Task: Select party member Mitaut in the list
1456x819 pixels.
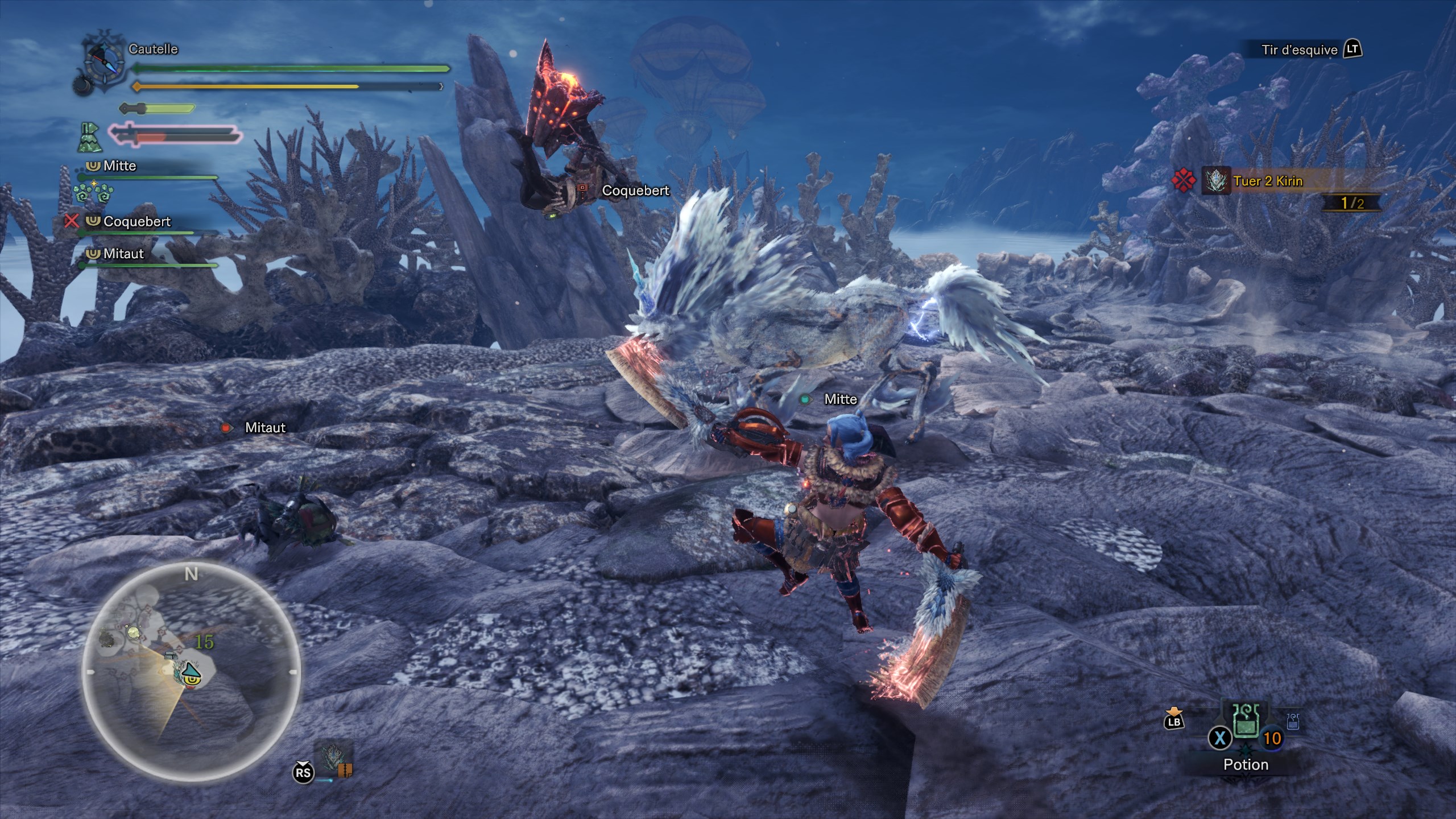Action: pos(123,254)
